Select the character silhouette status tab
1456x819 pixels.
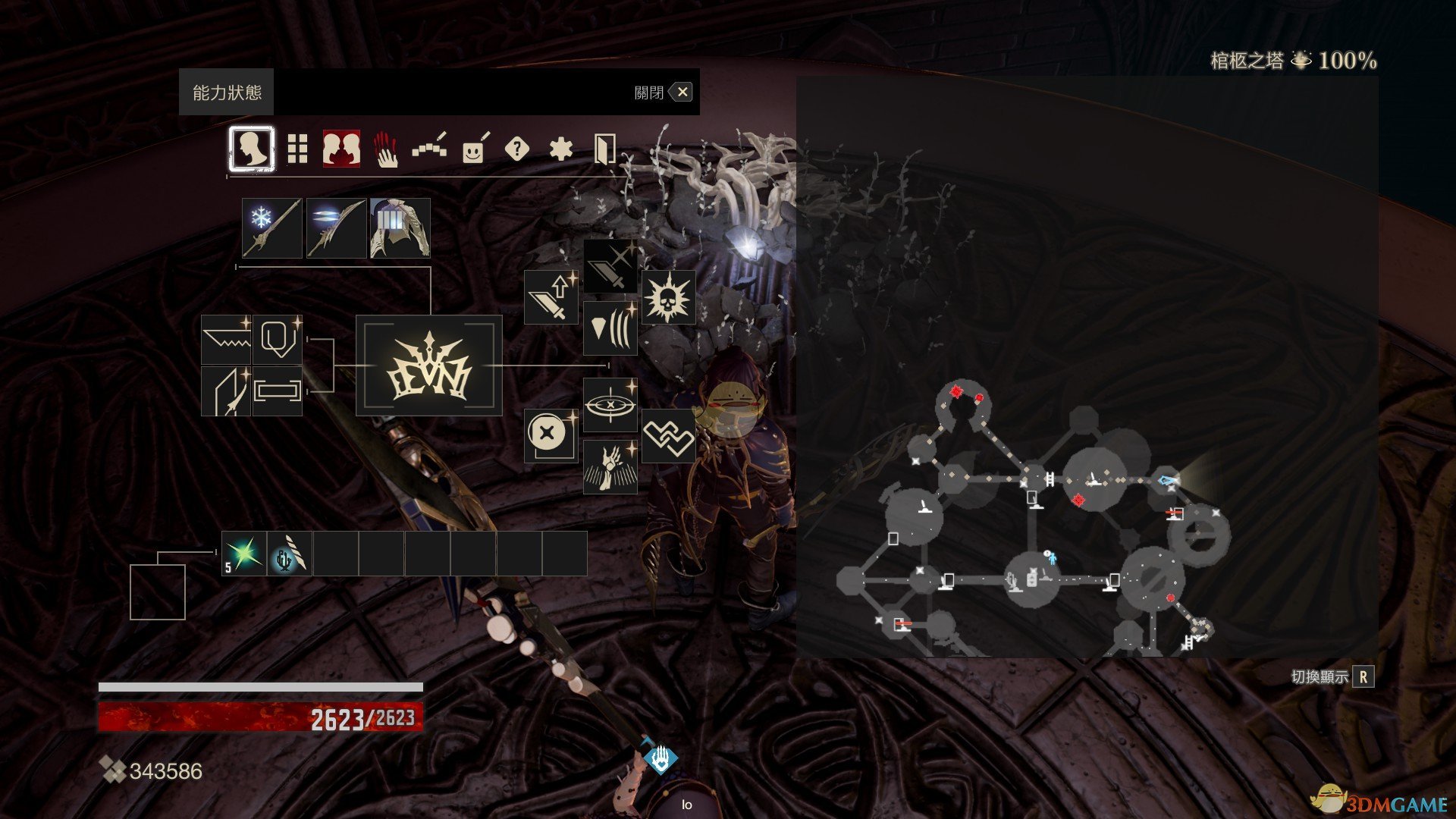coord(251,149)
